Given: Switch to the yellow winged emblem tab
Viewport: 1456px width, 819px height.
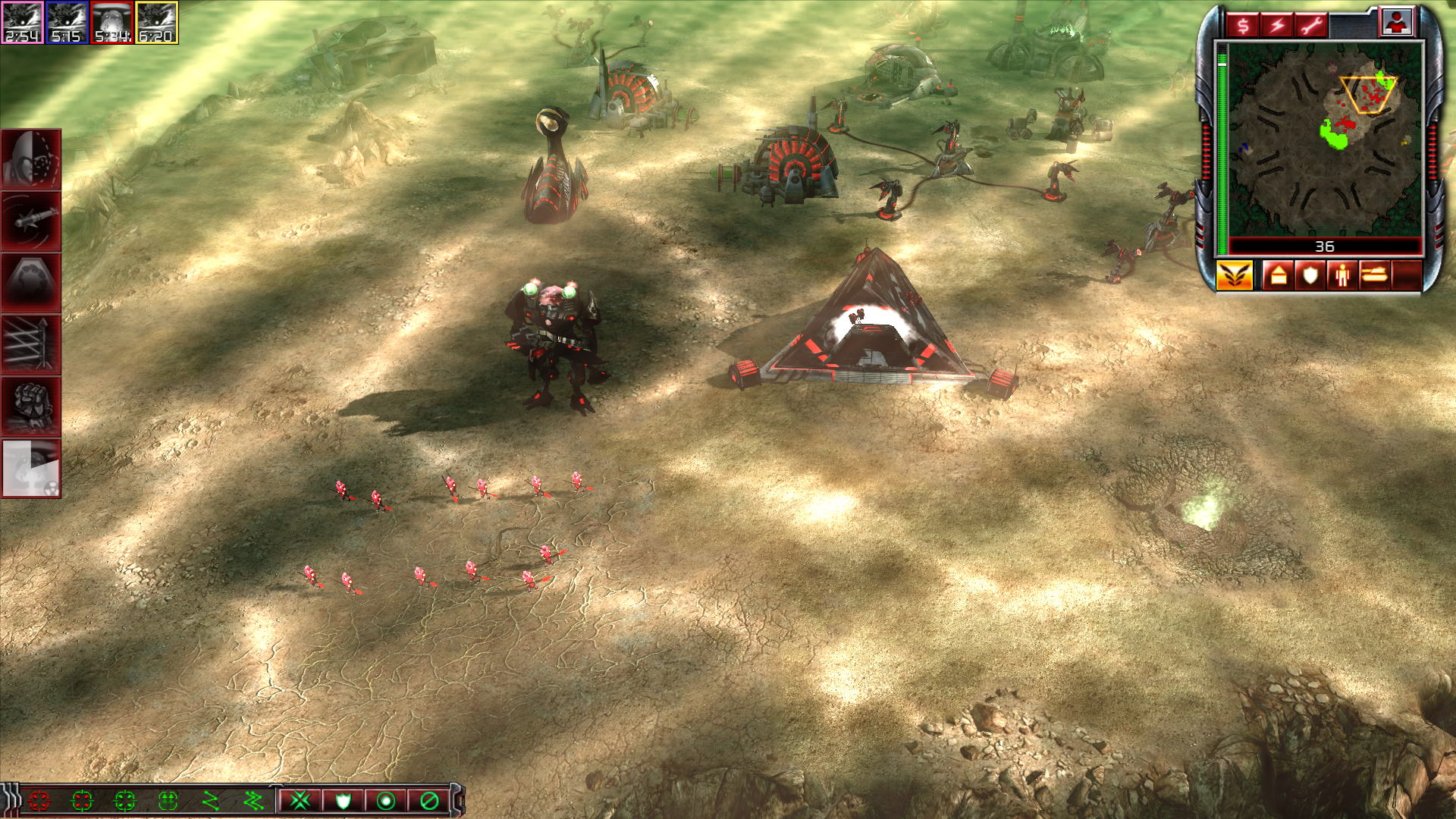Looking at the screenshot, I should [1234, 275].
